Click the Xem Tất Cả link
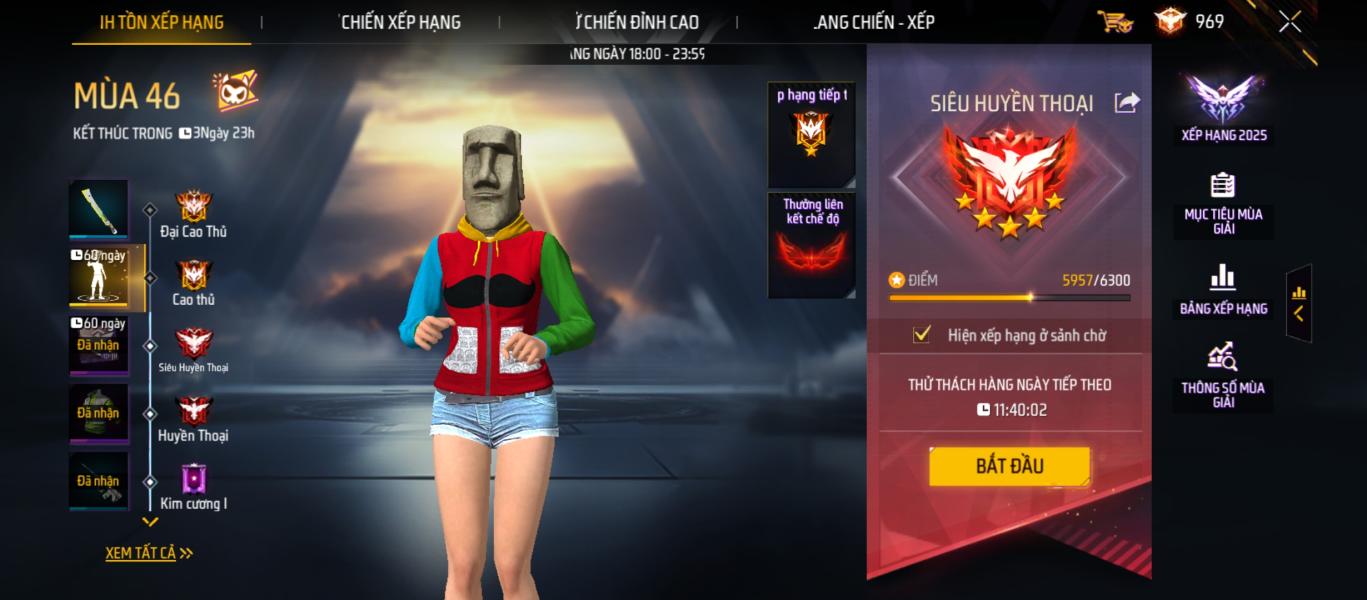The width and height of the screenshot is (1367, 600). point(148,553)
